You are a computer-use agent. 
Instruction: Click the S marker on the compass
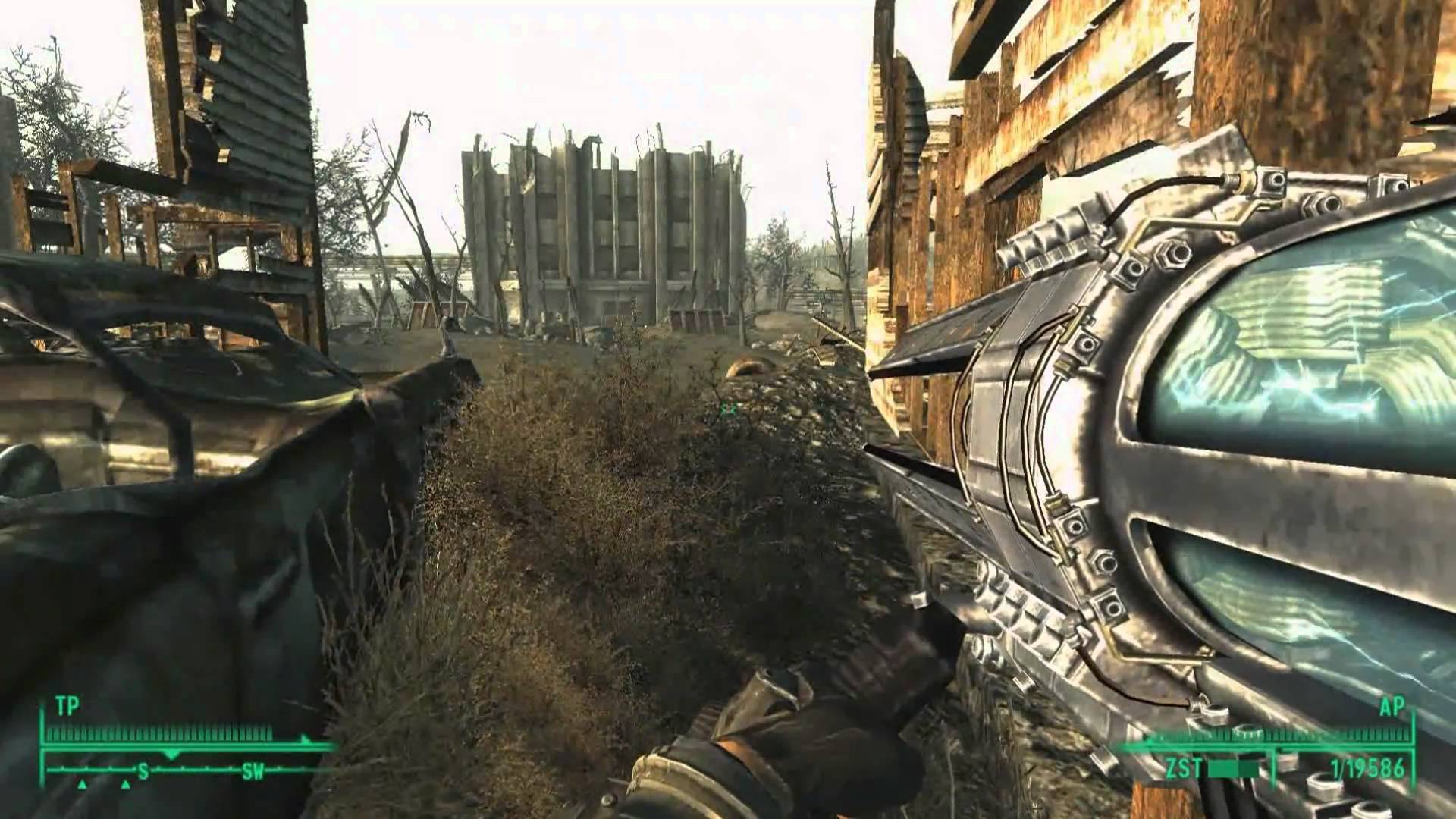pos(143,770)
